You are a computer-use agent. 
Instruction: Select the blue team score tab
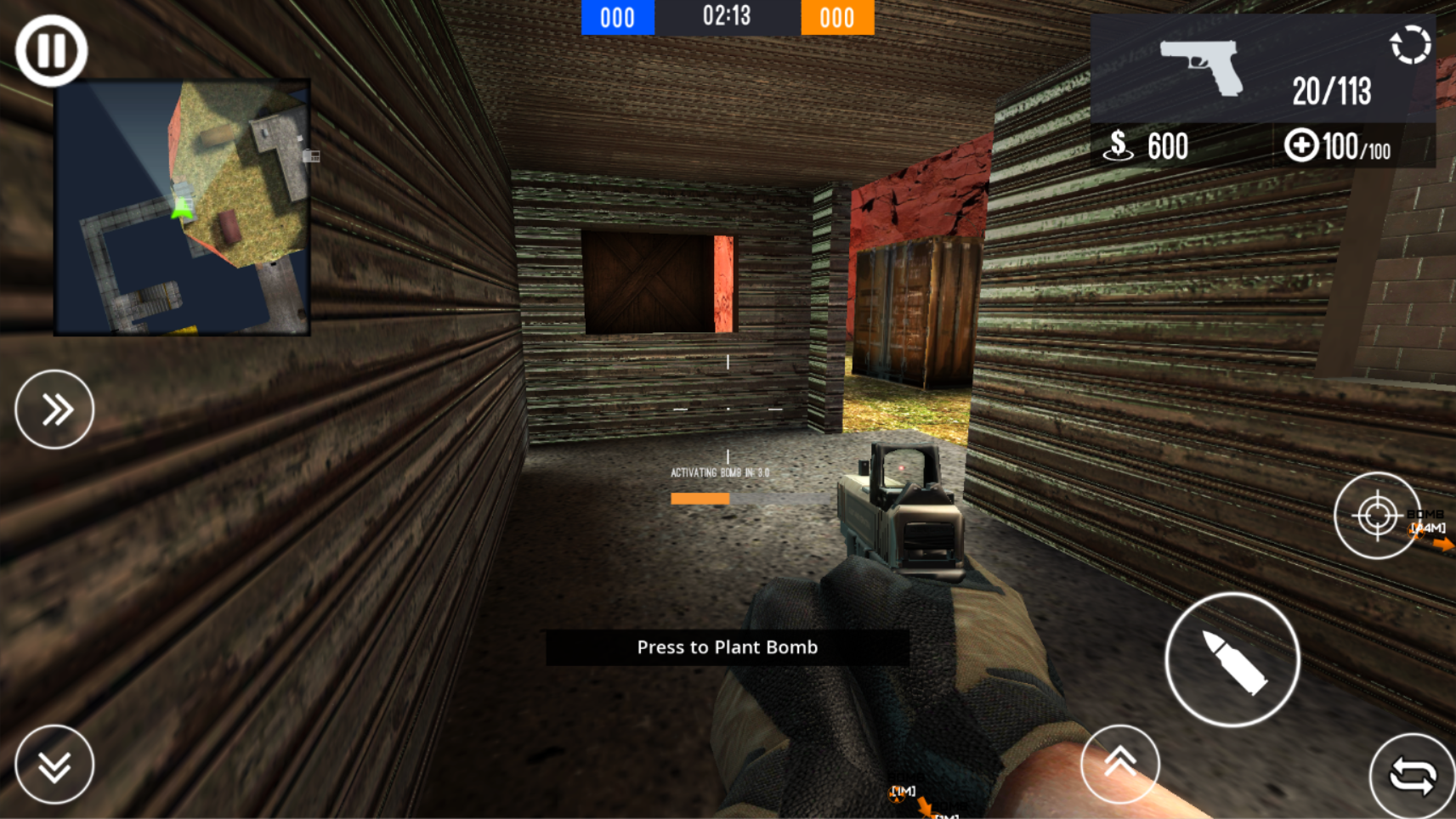click(x=617, y=17)
